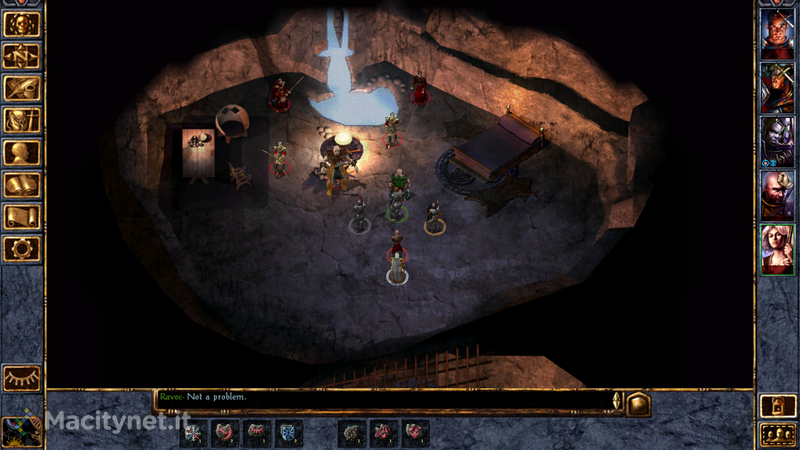
Task: Open the journal with the quill icon
Action: click(x=22, y=88)
